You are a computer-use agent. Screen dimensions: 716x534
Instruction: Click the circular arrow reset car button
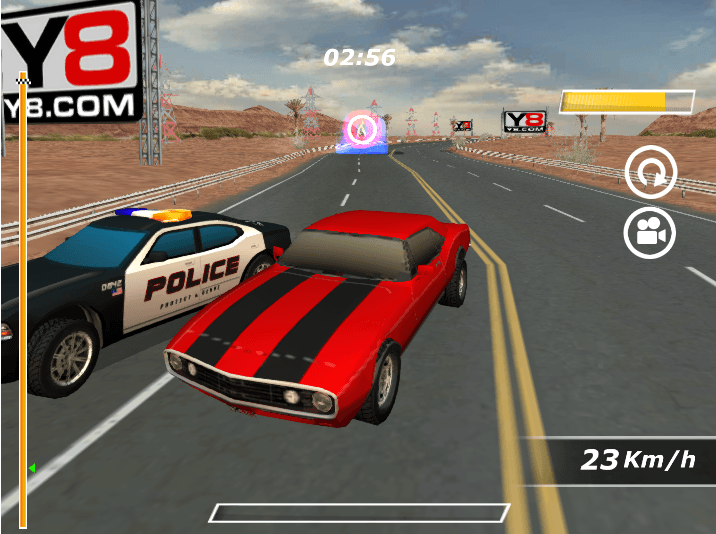click(650, 175)
